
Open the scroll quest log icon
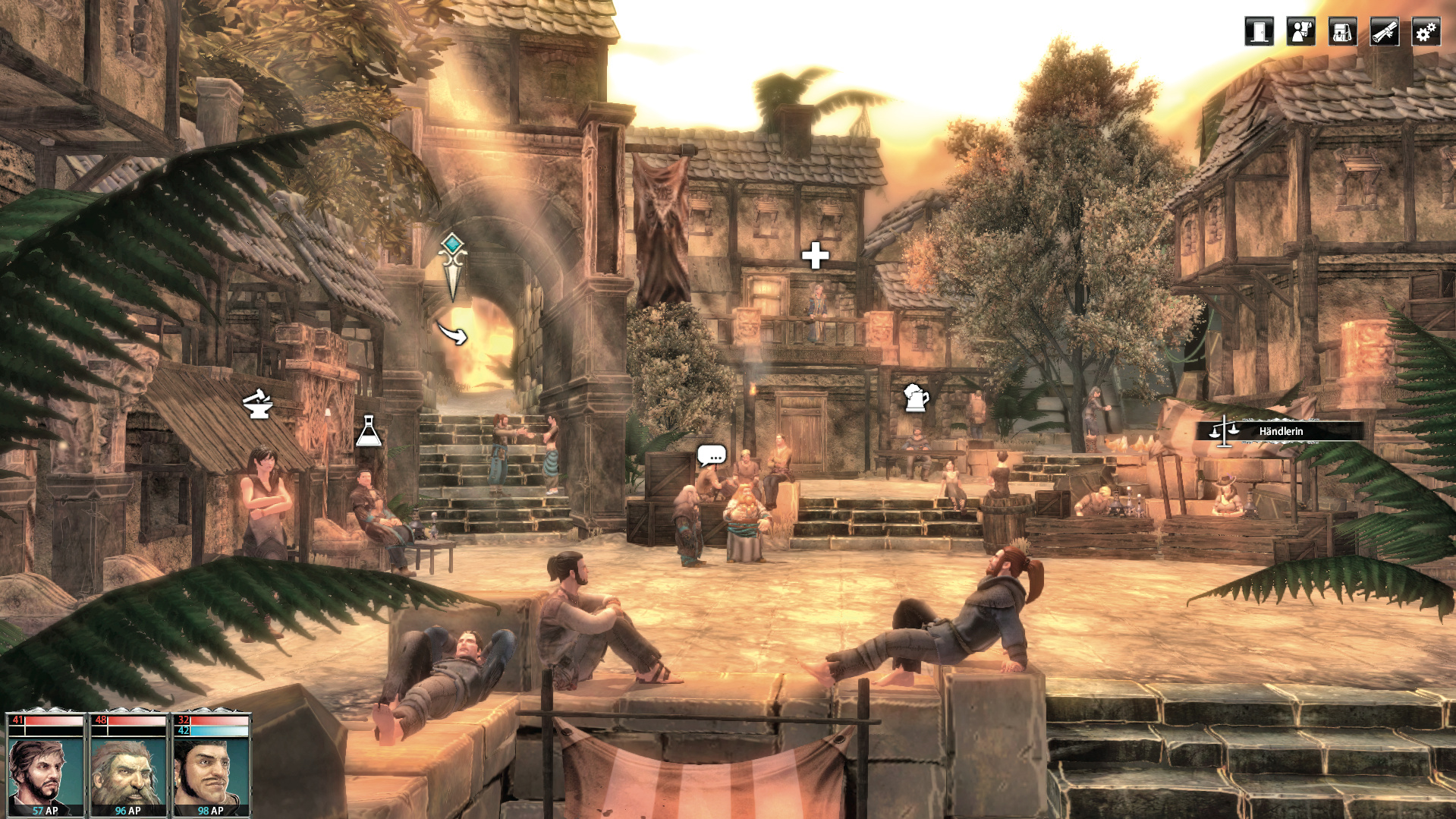1384,32
